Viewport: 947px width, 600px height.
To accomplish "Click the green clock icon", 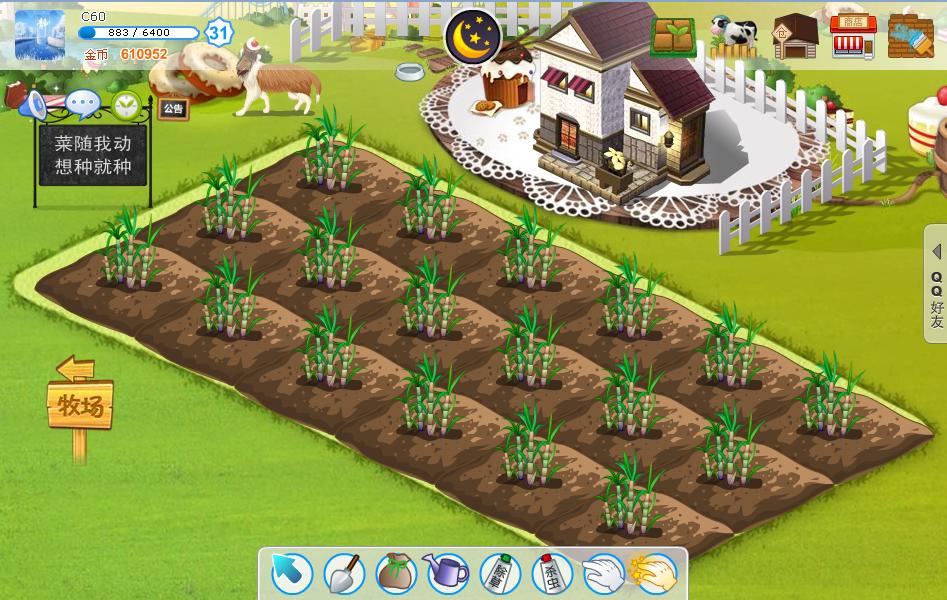I will [126, 103].
